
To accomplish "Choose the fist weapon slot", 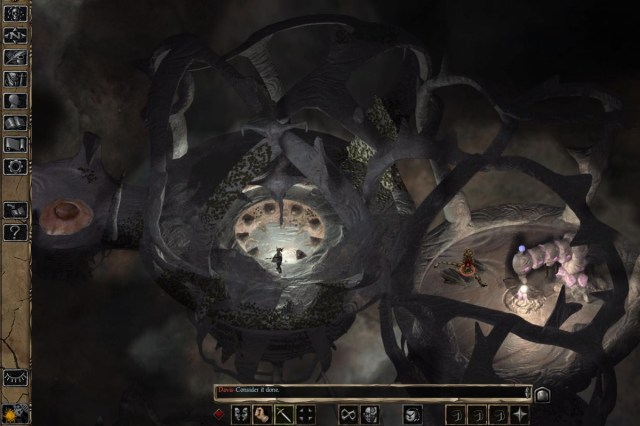I will coord(262,414).
